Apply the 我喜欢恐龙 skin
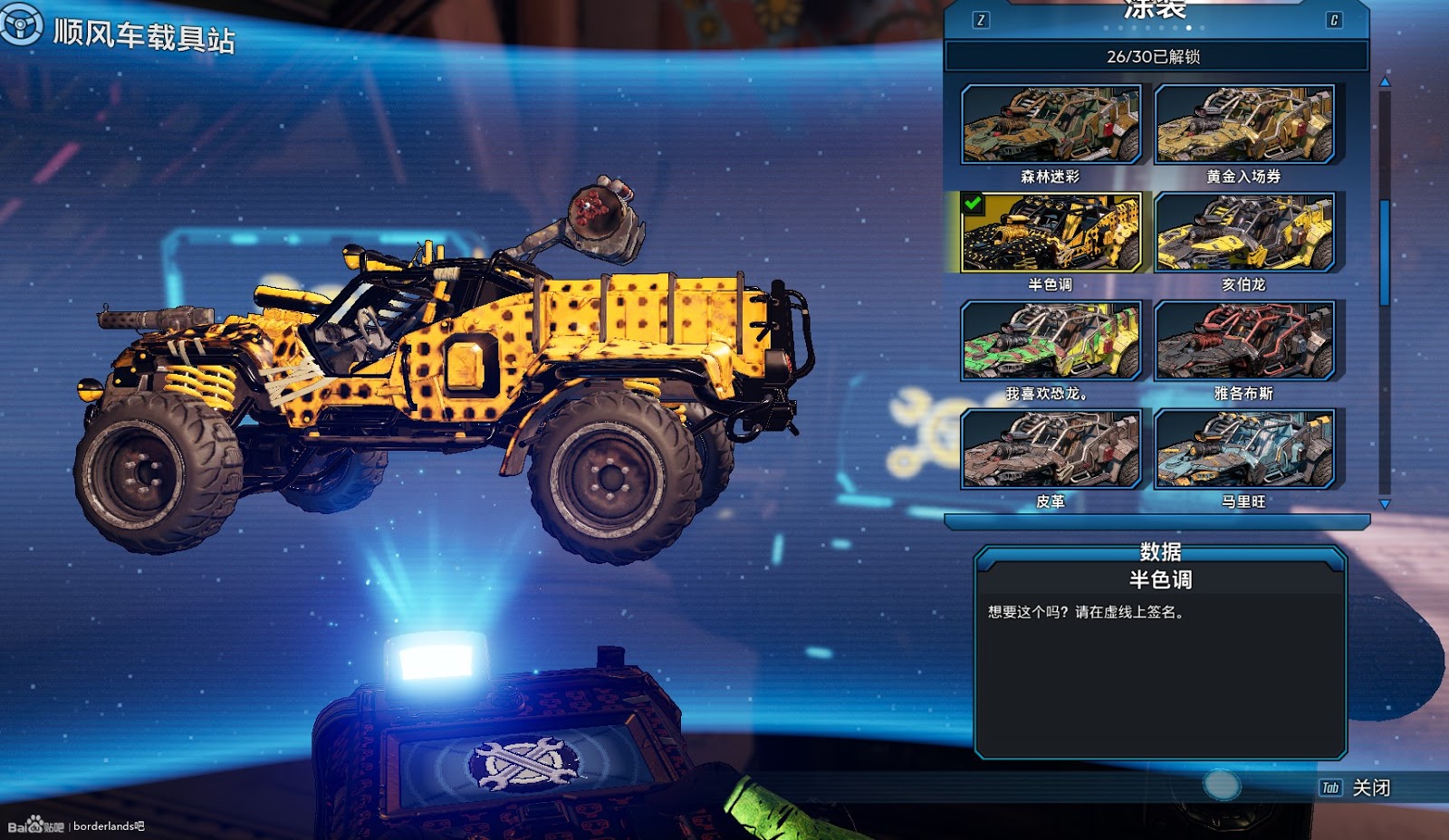The width and height of the screenshot is (1449, 840). (1051, 341)
